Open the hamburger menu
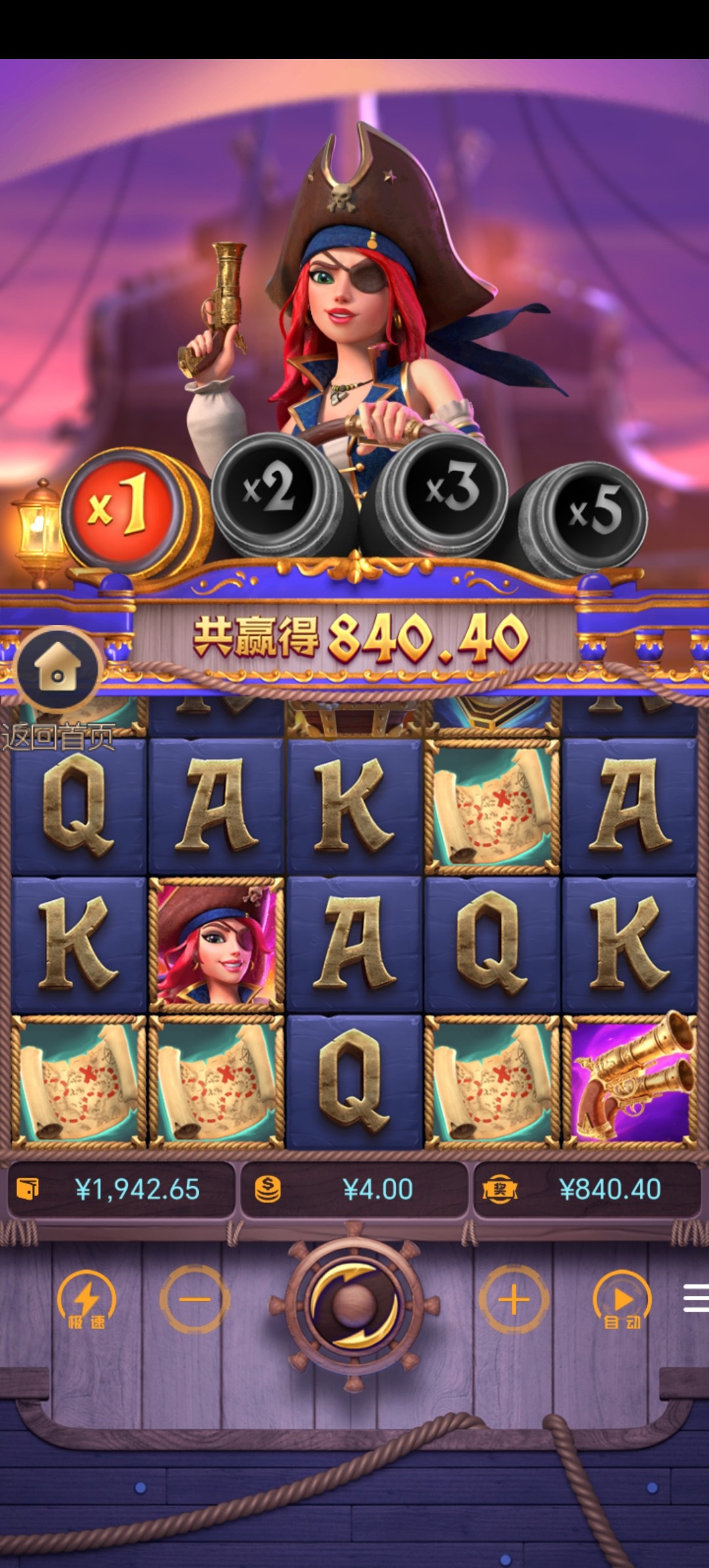This screenshot has height=1568, width=709. [696, 1299]
